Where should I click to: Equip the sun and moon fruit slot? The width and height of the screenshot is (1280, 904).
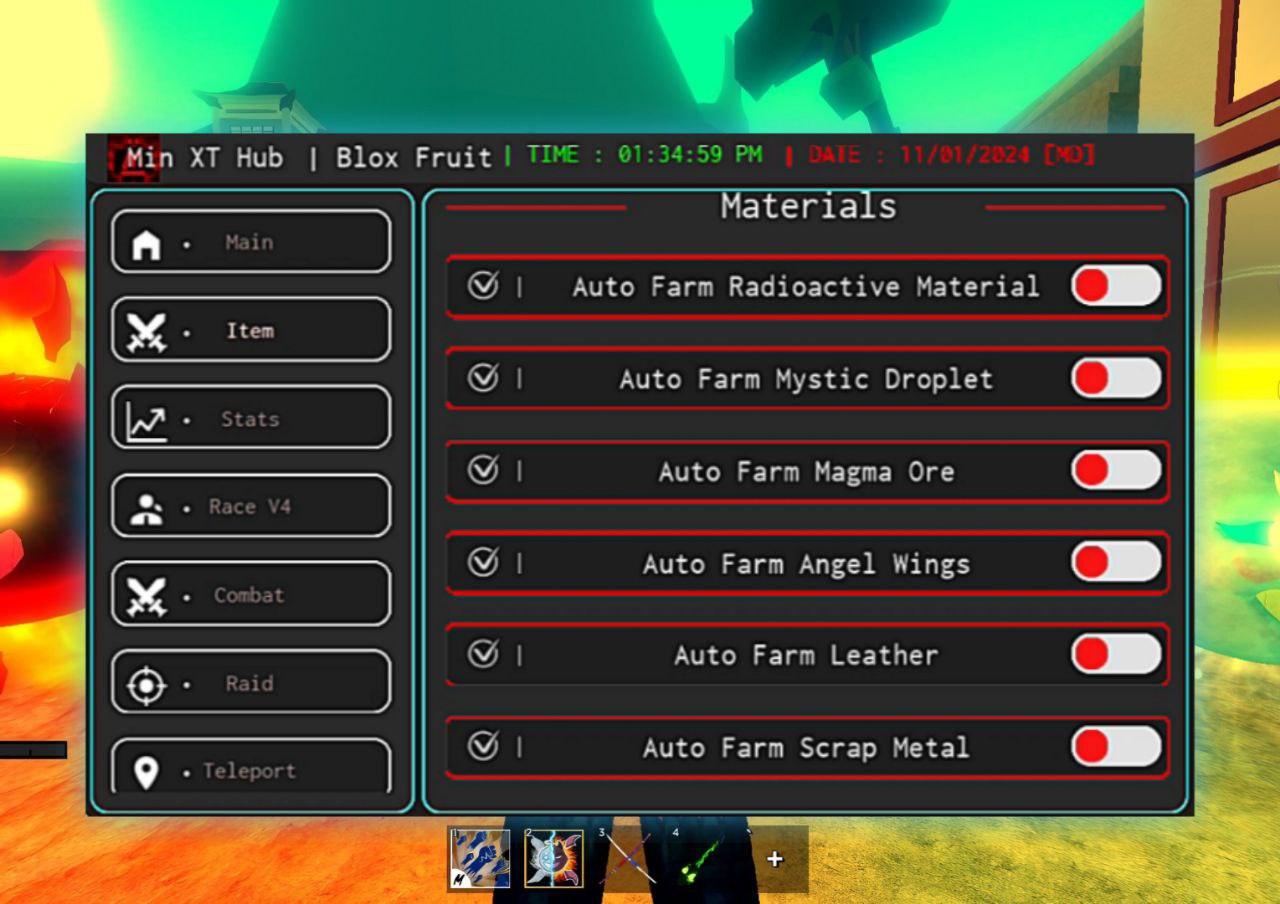(554, 858)
